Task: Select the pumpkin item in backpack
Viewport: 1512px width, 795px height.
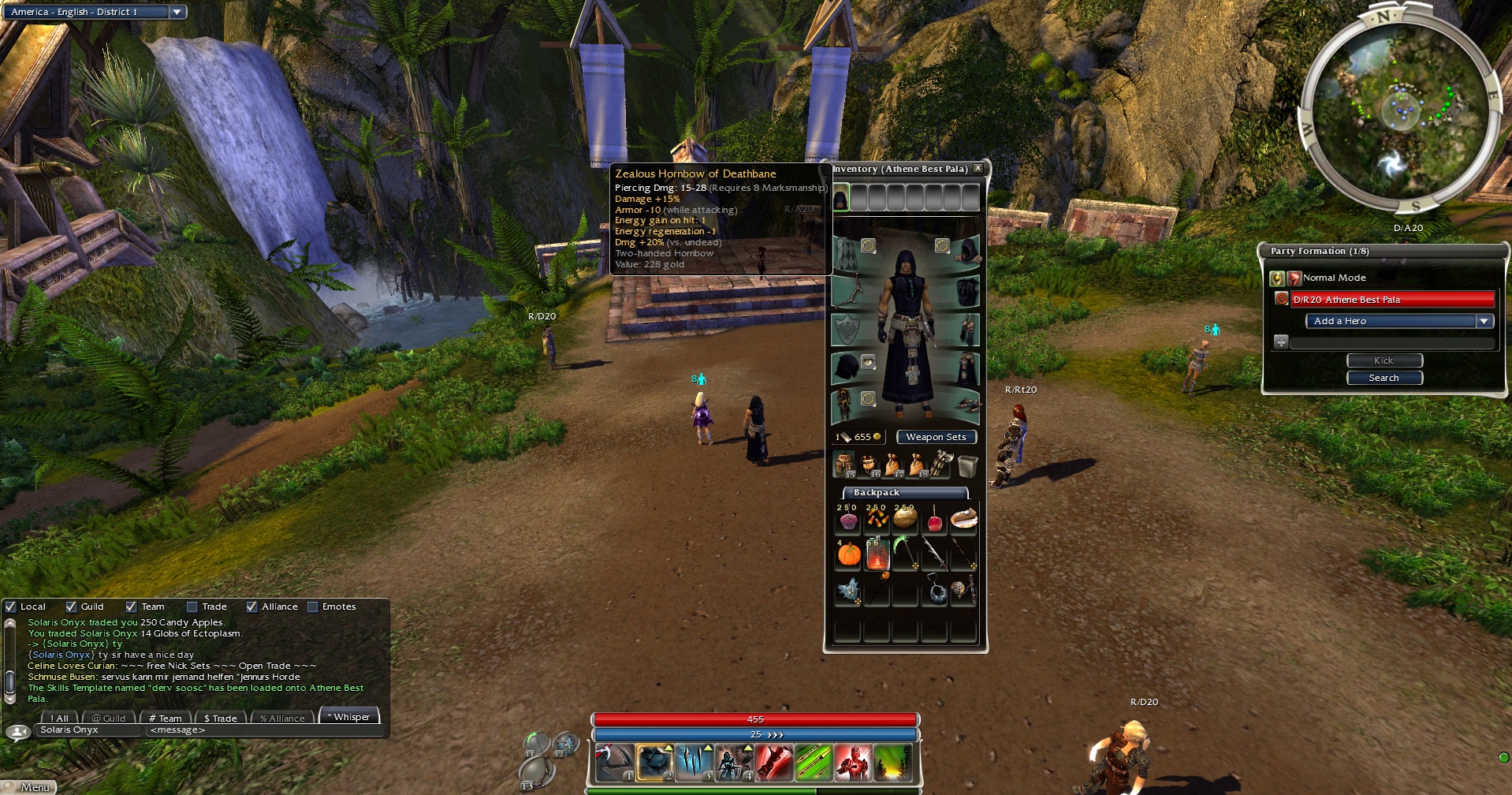Action: pyautogui.click(x=849, y=554)
